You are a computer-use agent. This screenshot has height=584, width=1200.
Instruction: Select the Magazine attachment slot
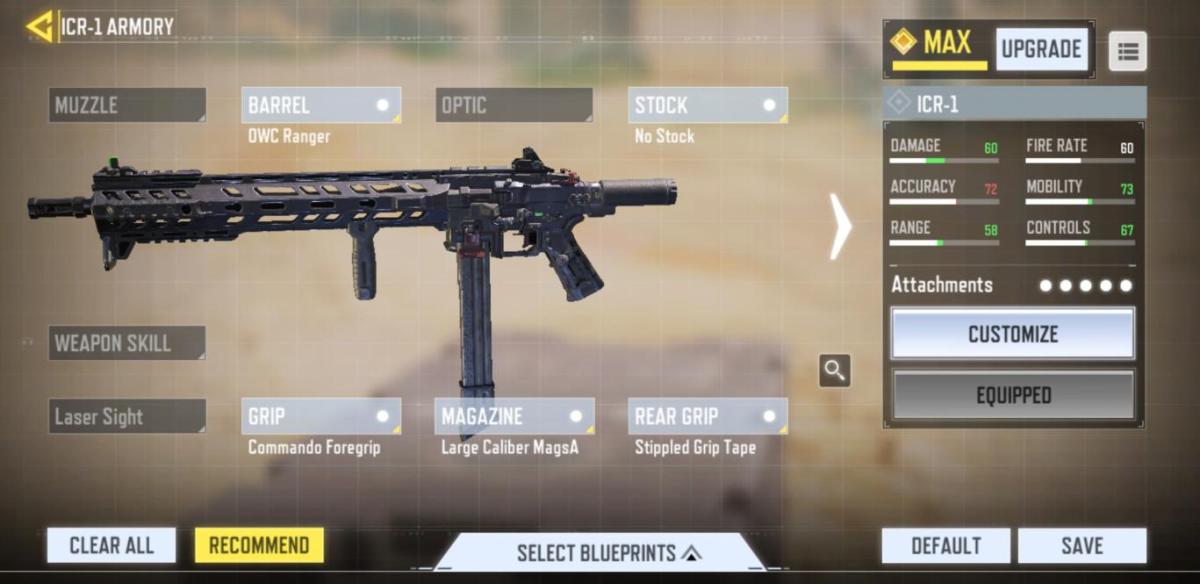point(513,417)
